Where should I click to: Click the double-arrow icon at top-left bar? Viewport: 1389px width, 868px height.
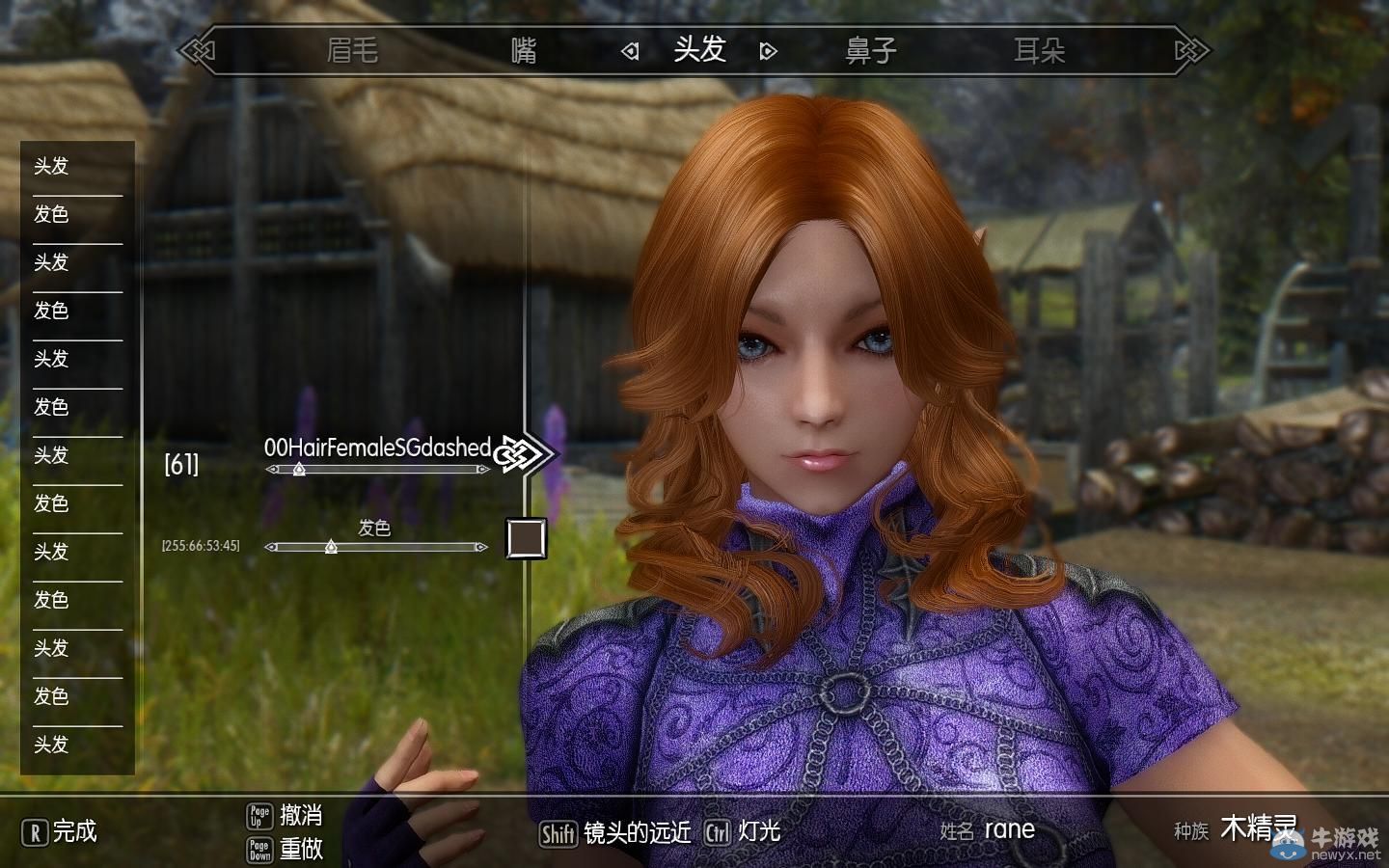click(196, 48)
